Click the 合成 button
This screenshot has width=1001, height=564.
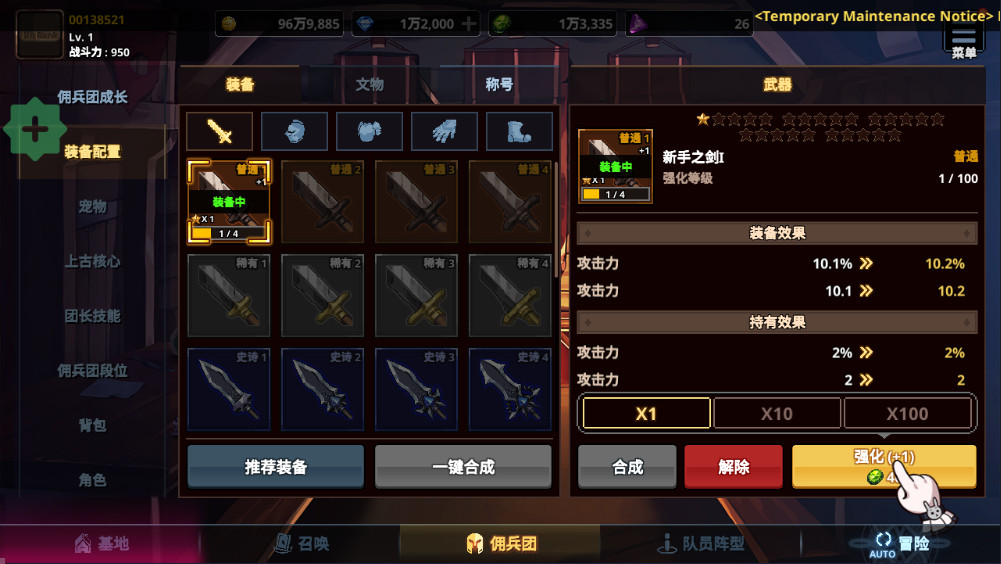pyautogui.click(x=627, y=467)
